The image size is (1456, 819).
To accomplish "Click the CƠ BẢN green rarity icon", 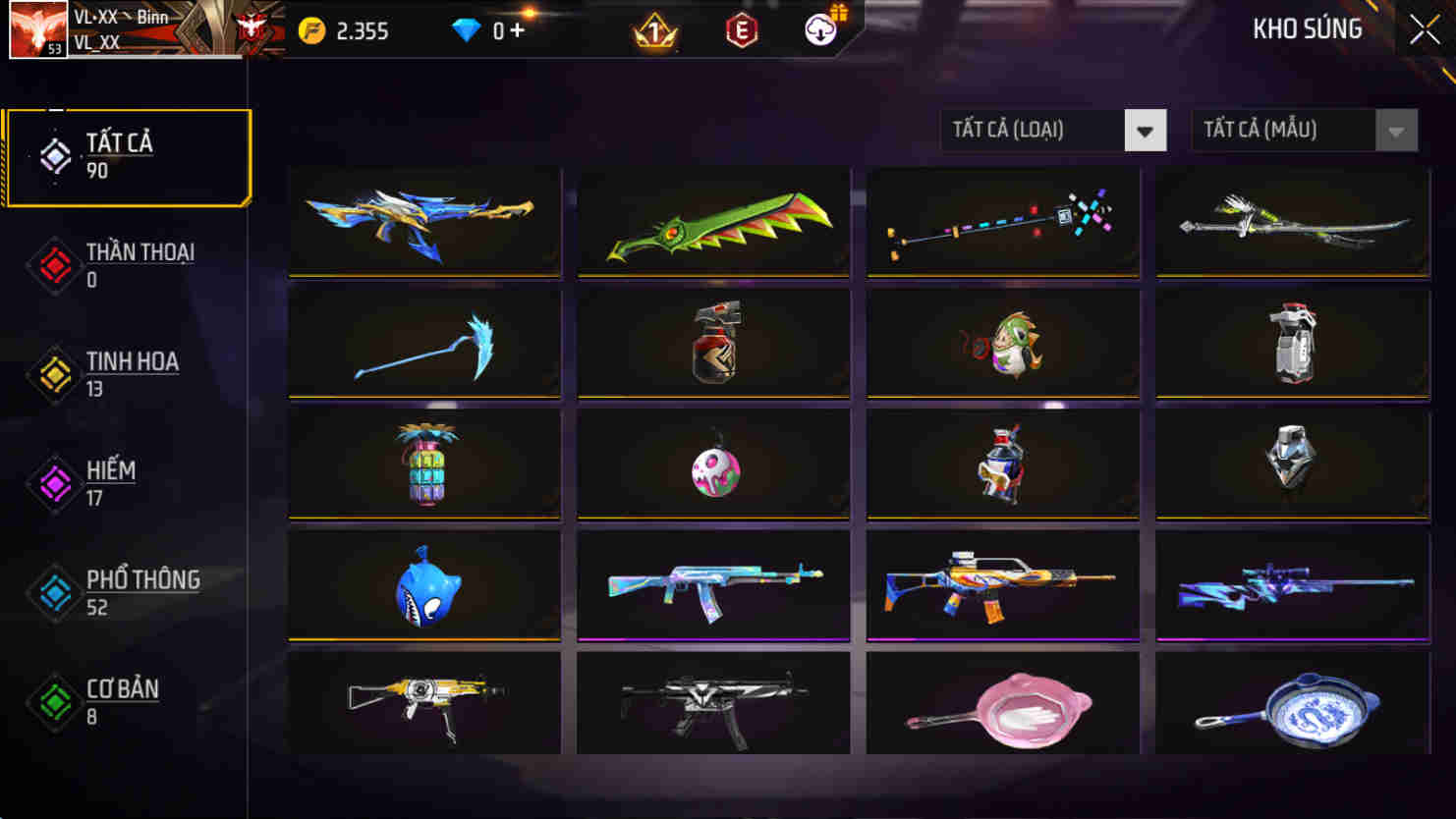I will tap(54, 701).
